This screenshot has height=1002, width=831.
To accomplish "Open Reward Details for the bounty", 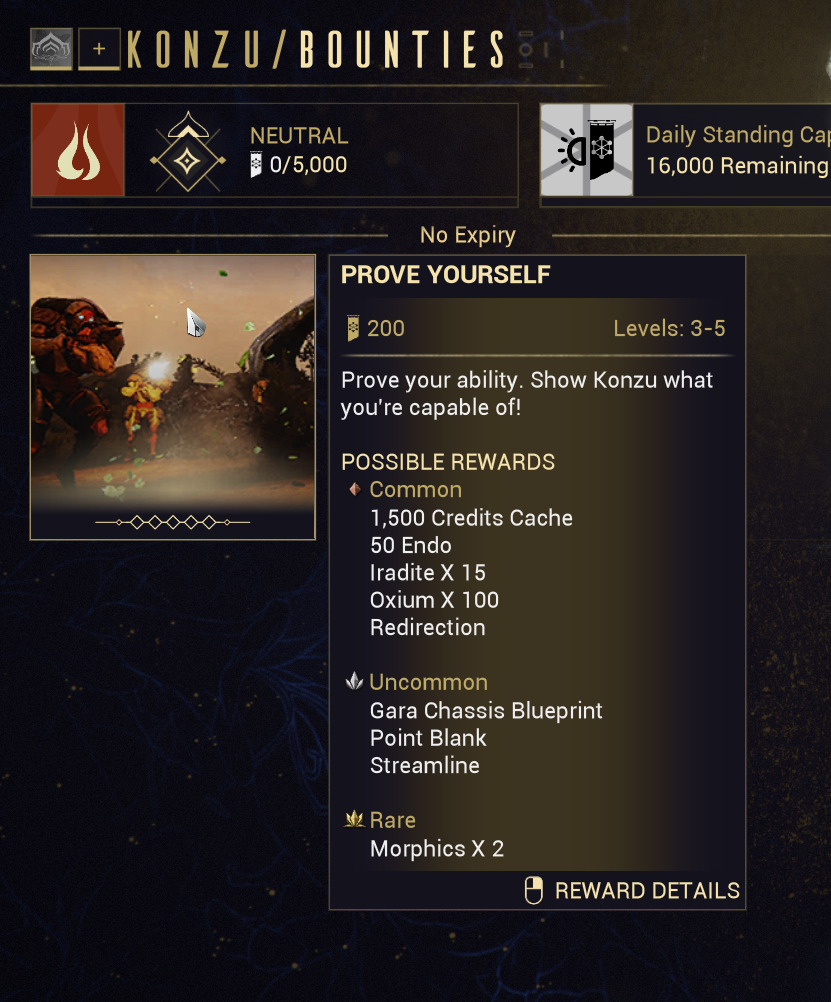I will pyautogui.click(x=633, y=890).
